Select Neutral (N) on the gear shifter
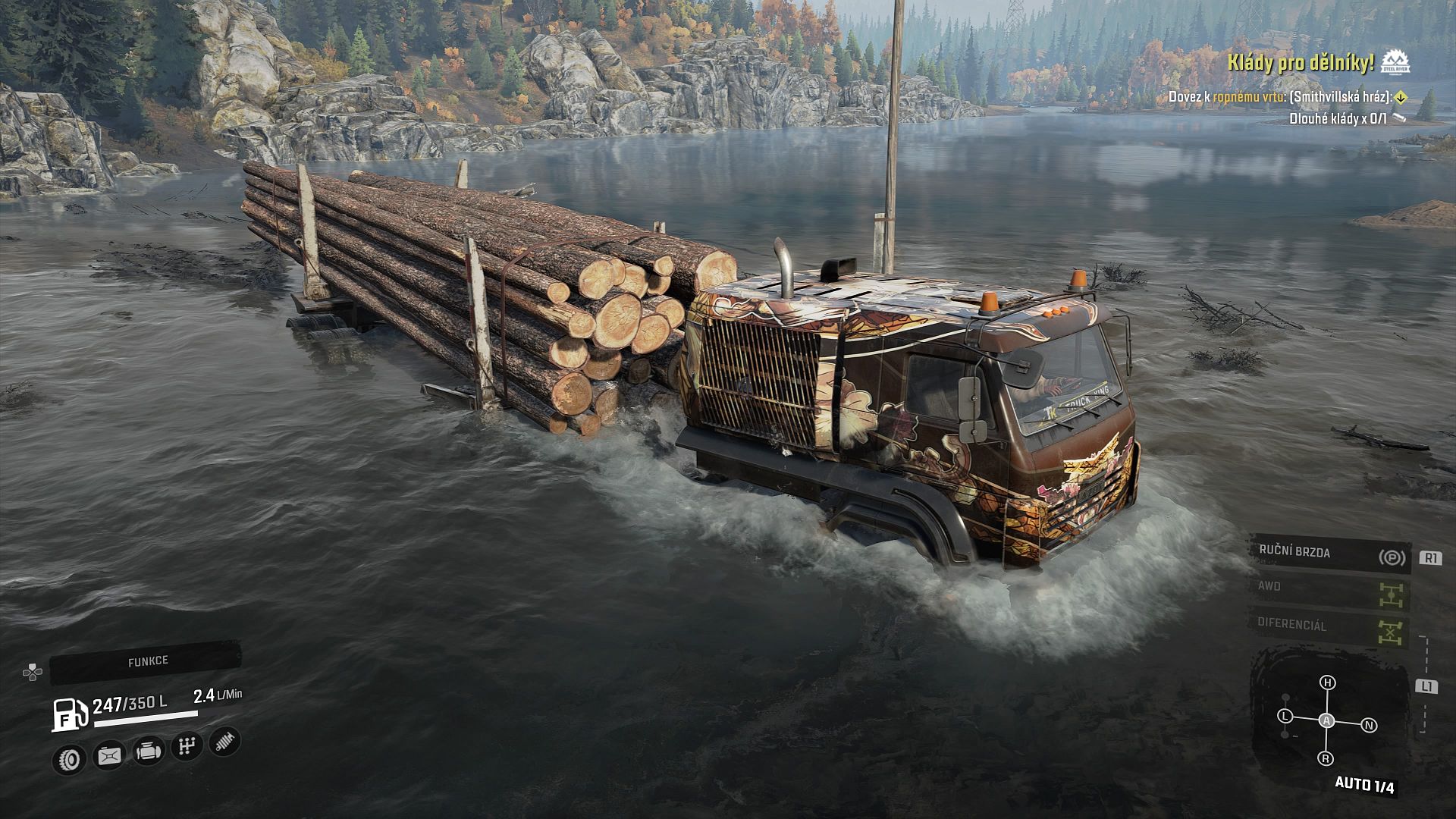Screen dimensions: 1456x819 [1369, 726]
